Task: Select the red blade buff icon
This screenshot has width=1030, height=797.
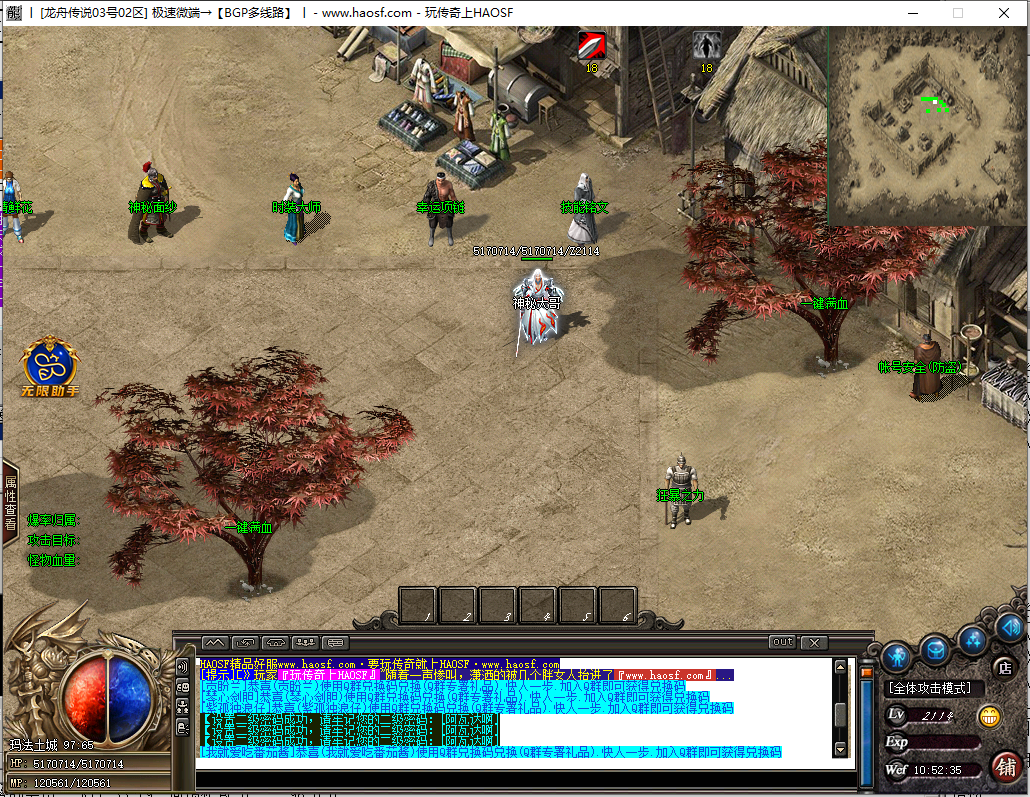Action: (x=592, y=46)
